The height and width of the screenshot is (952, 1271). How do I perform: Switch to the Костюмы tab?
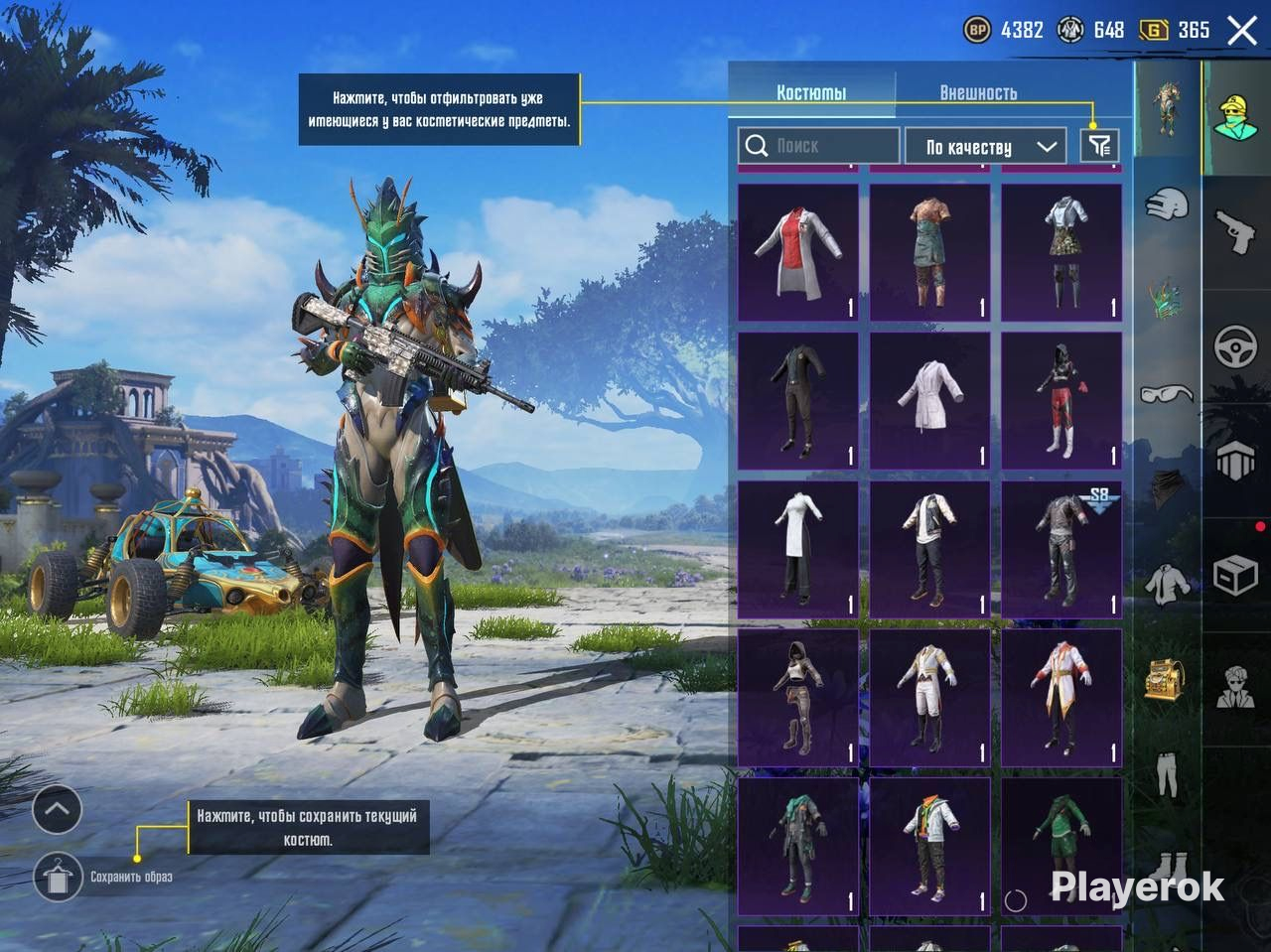click(x=811, y=92)
